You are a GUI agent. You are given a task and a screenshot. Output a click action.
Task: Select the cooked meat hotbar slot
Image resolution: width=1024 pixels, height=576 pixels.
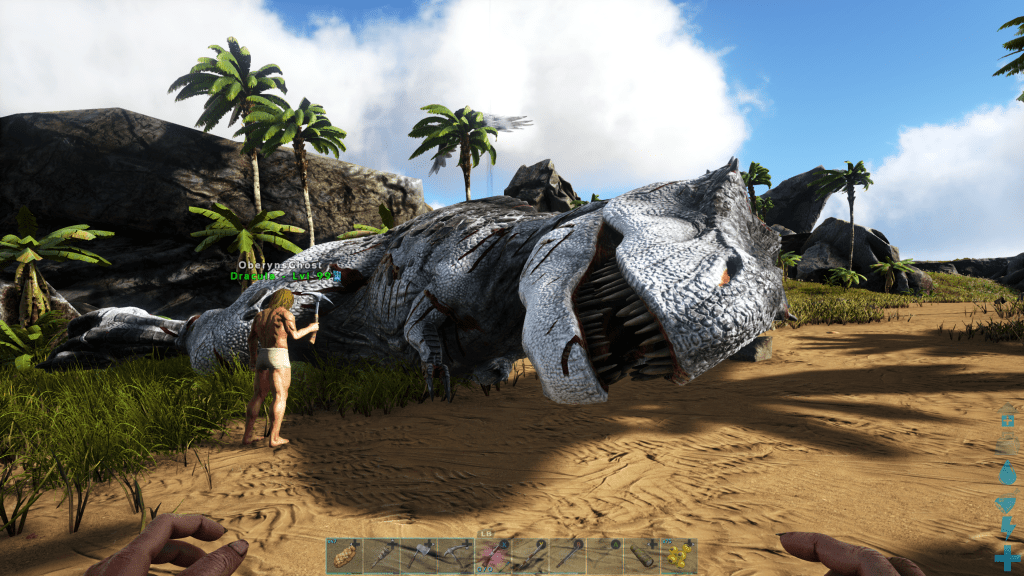[344, 556]
